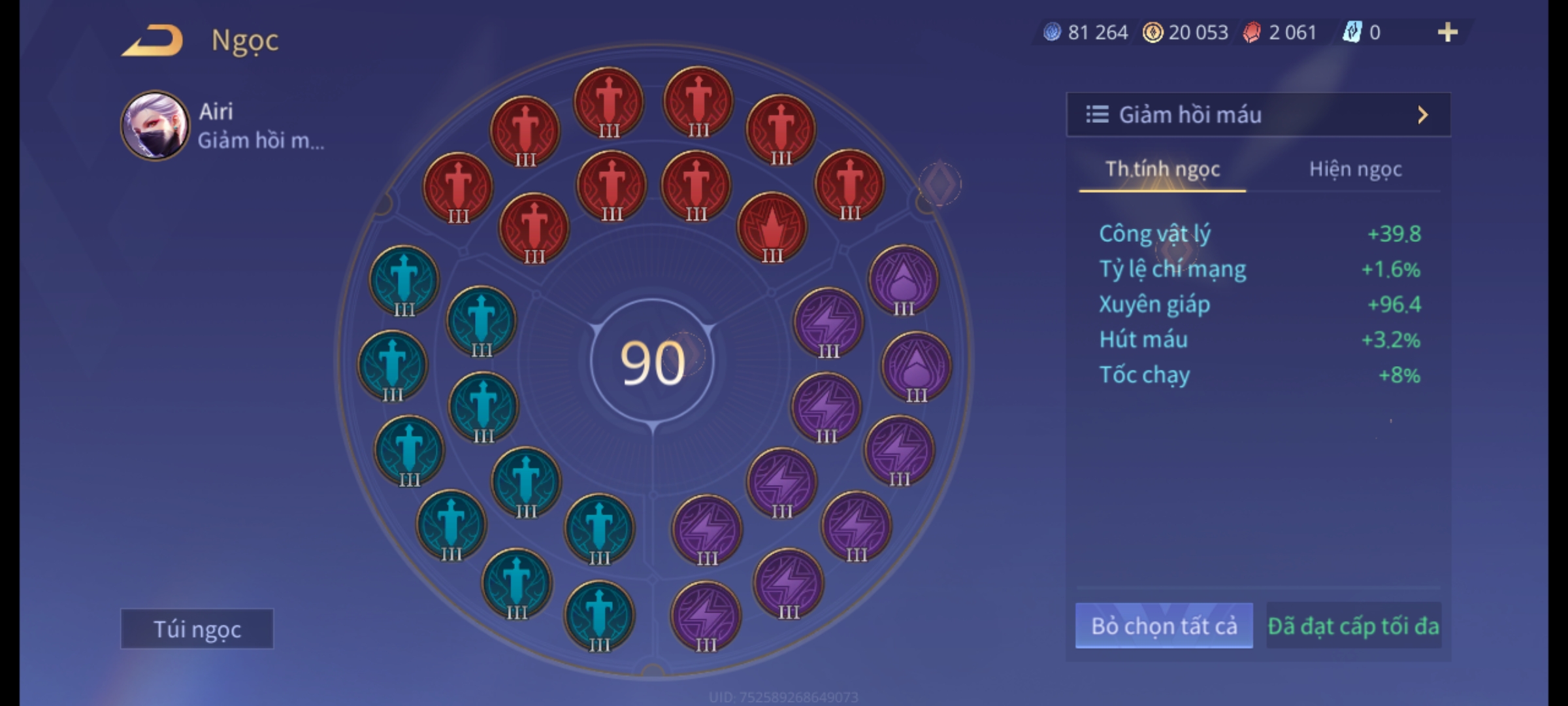Select Airi's hero portrait

pyautogui.click(x=155, y=126)
